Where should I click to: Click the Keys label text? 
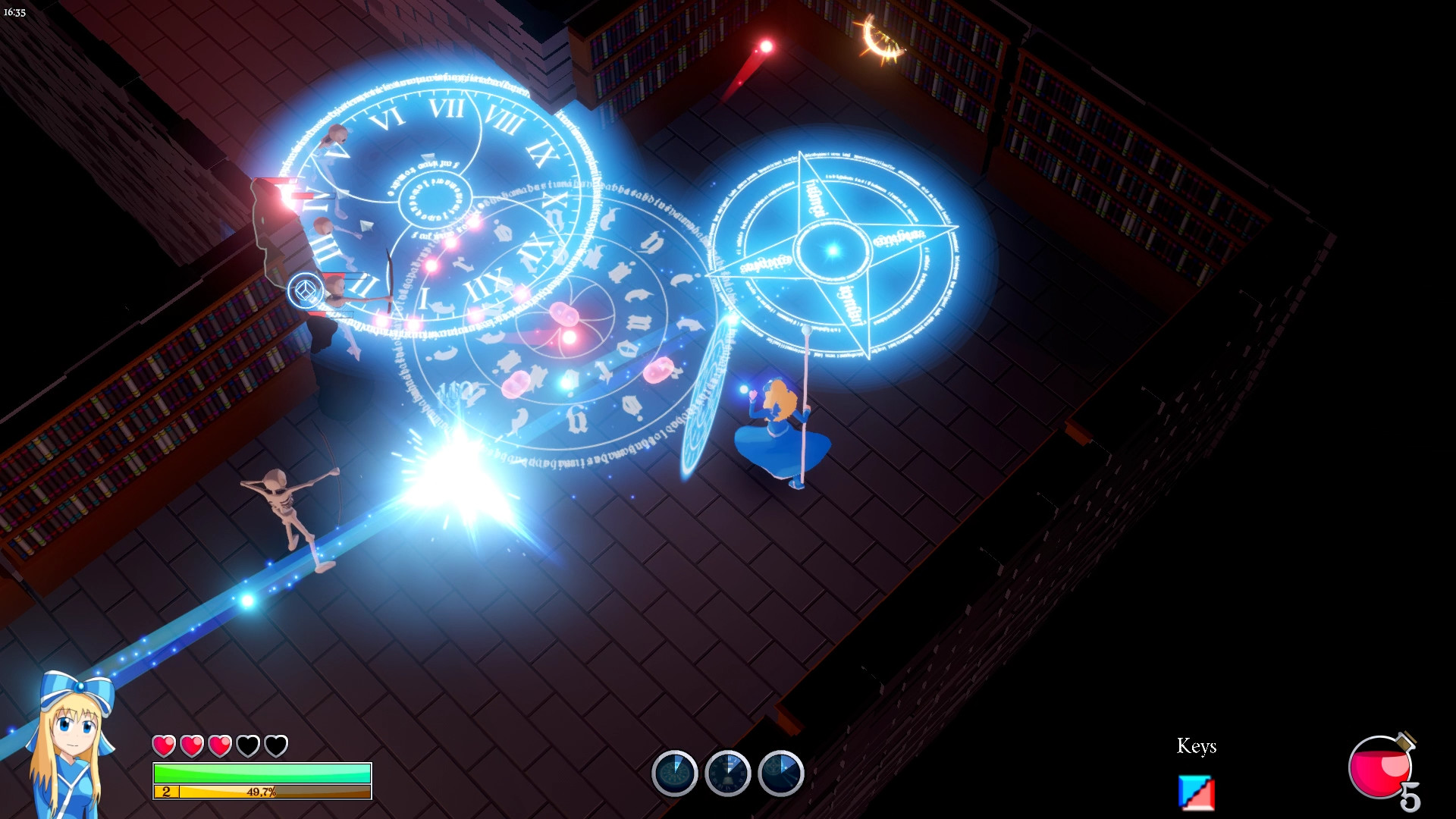[x=1196, y=747]
